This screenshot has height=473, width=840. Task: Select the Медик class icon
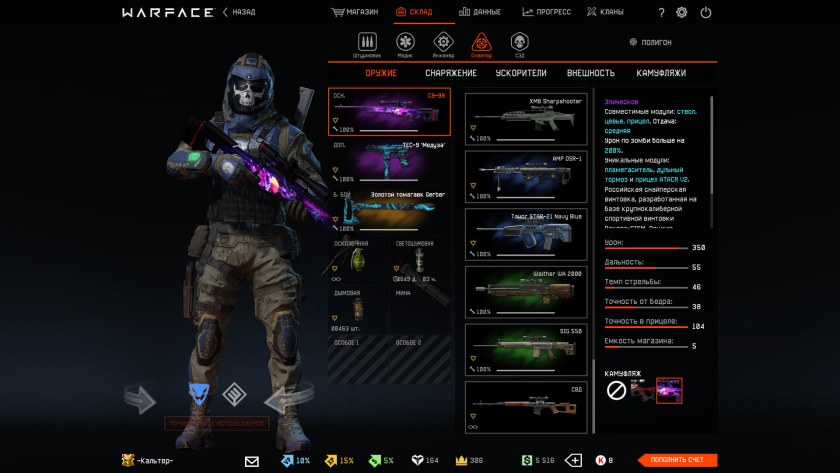(x=405, y=43)
